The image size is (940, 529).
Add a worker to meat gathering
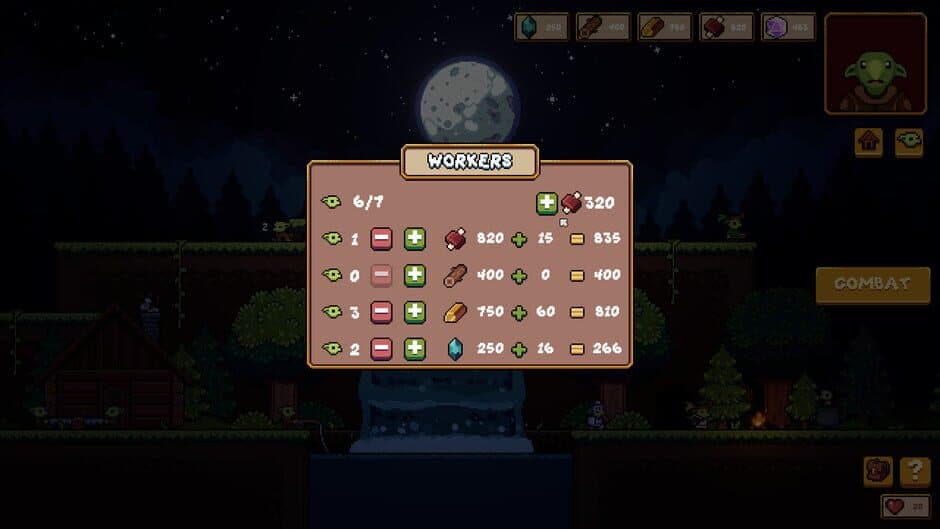tap(415, 239)
